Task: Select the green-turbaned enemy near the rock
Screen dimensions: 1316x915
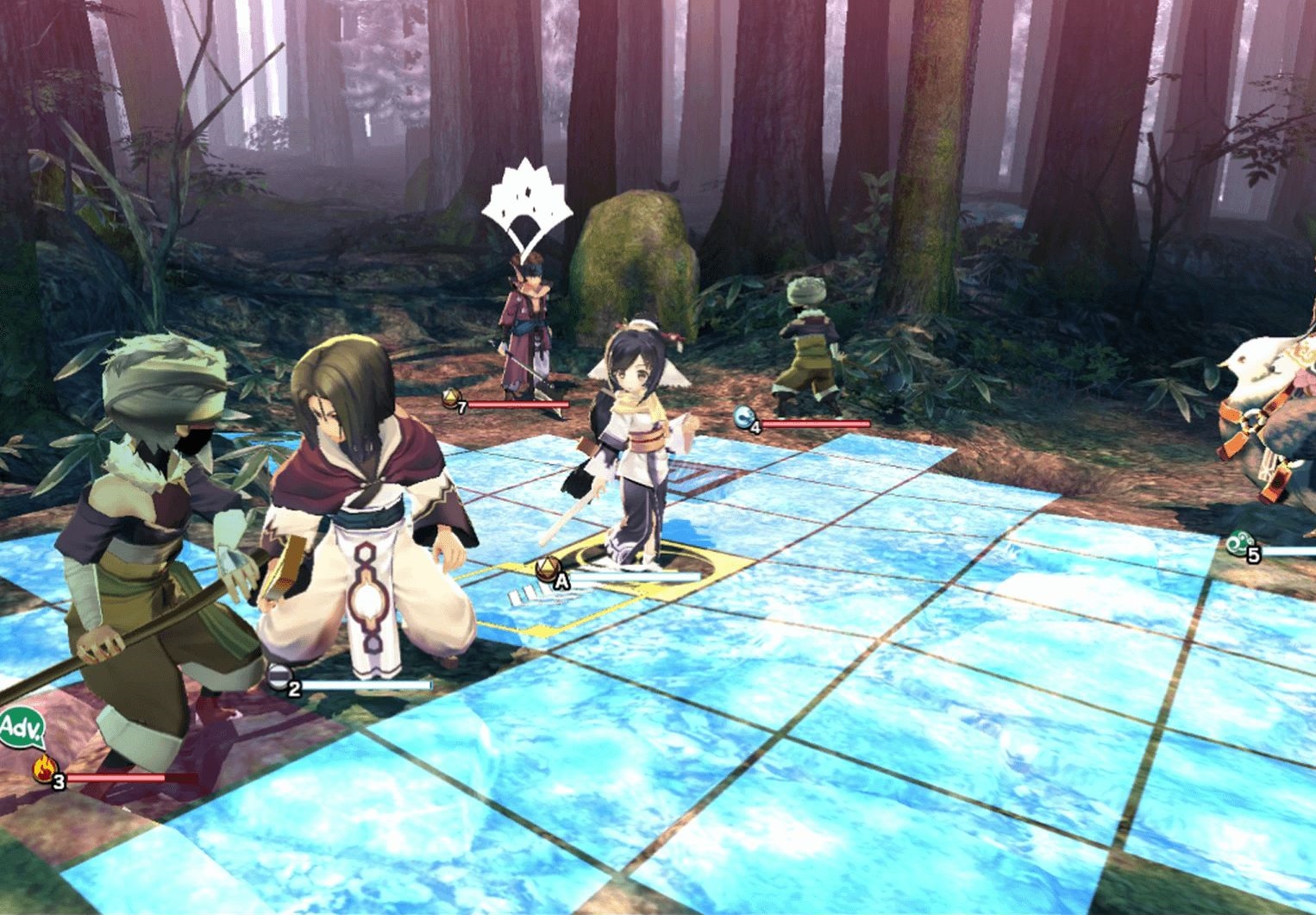Action: (806, 345)
